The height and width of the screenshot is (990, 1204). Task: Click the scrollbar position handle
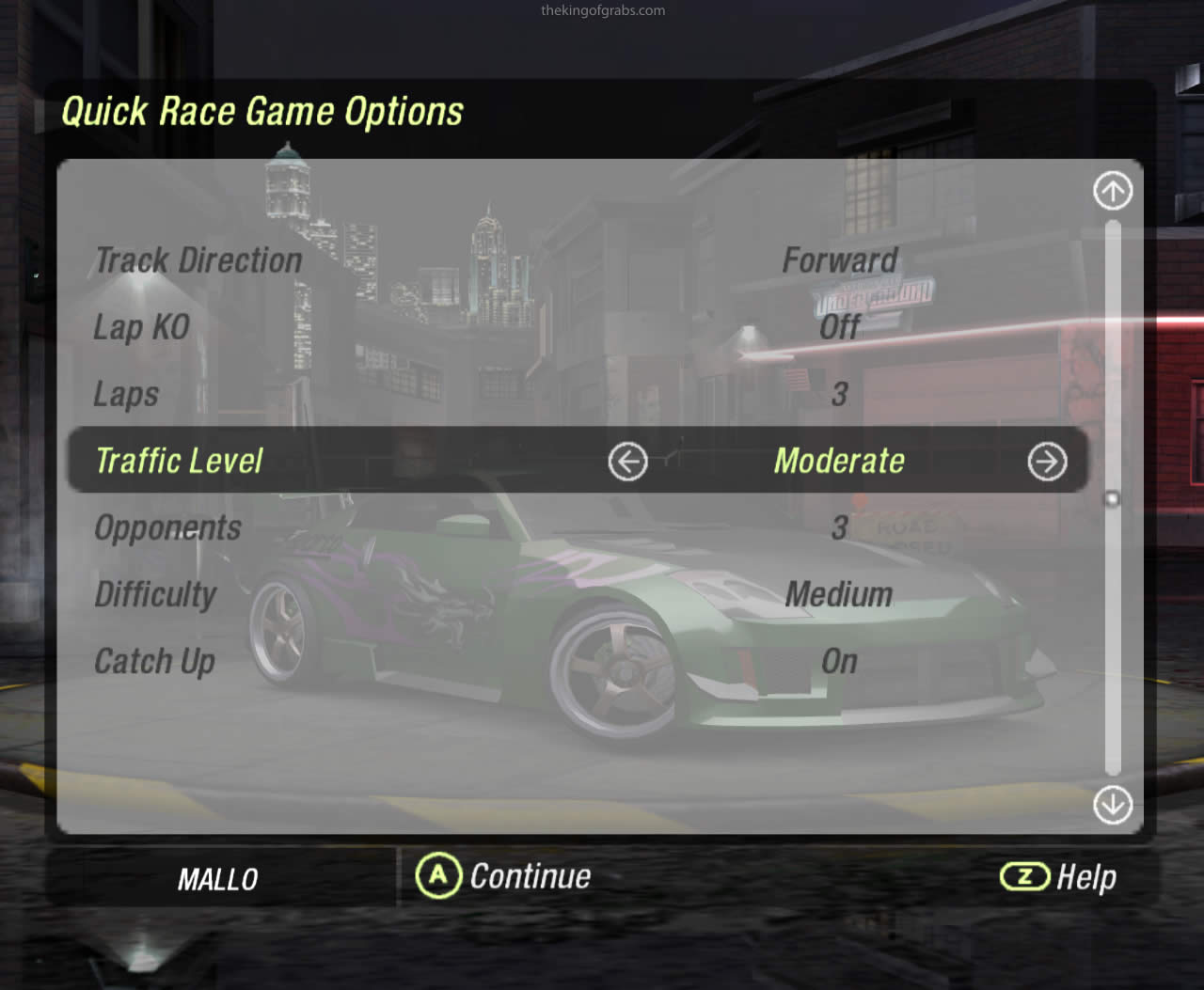(1113, 498)
